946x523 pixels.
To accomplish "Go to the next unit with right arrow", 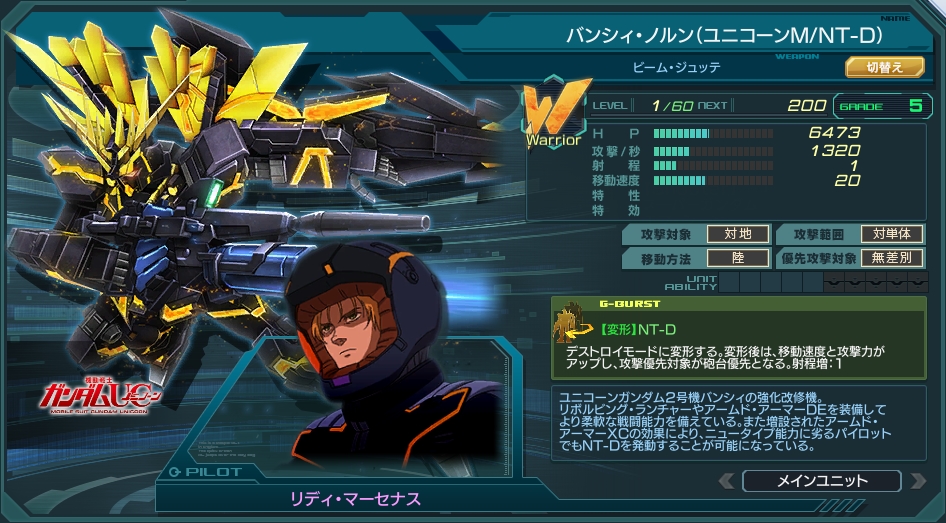I will click(915, 482).
